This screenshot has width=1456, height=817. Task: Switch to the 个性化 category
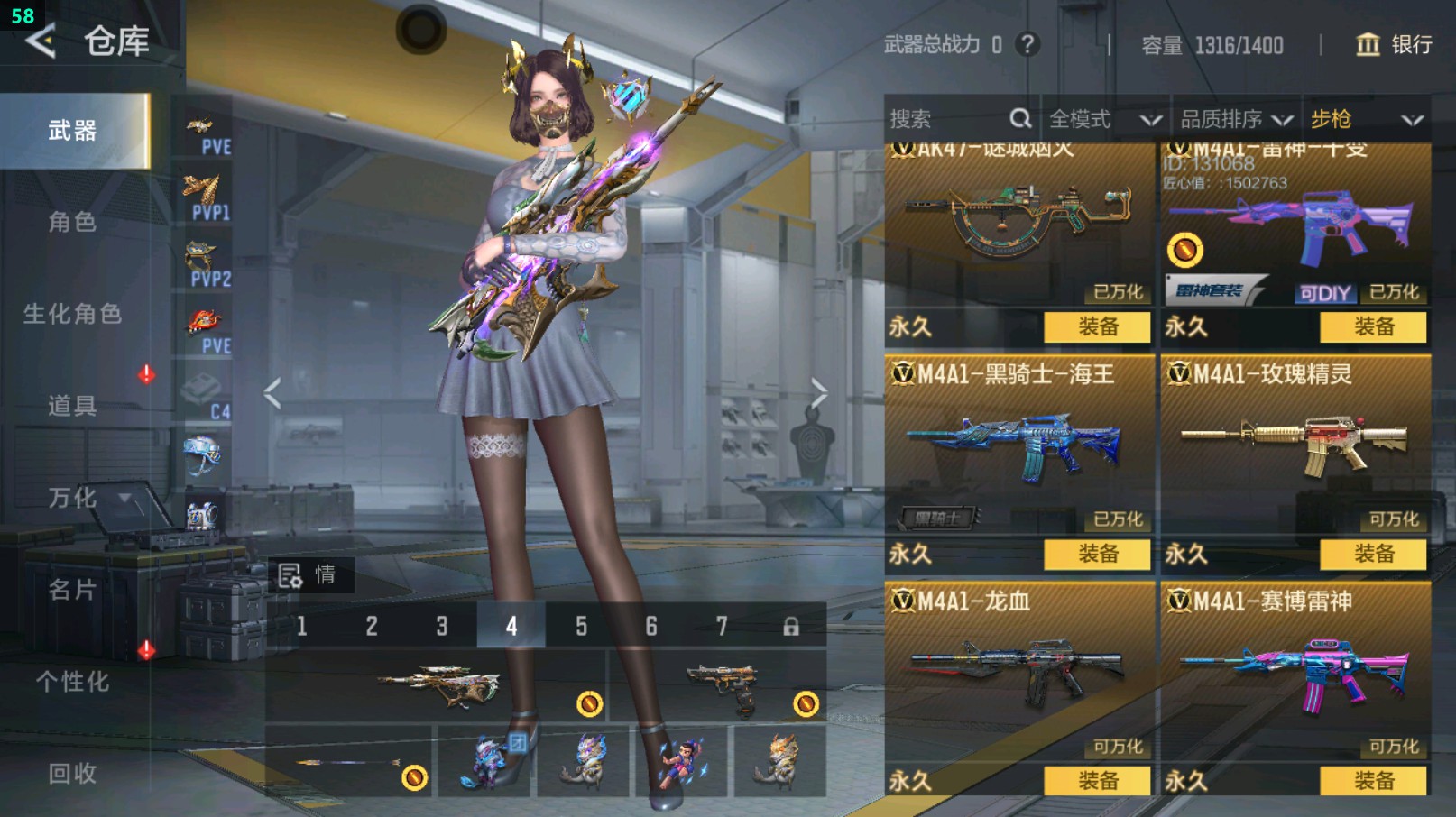[72, 682]
